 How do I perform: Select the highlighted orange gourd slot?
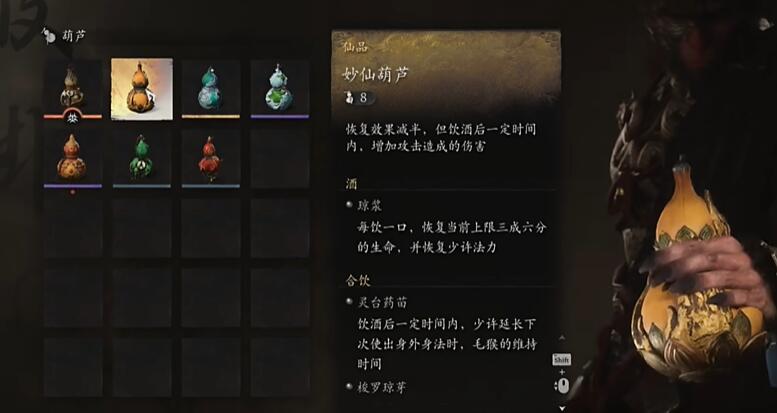[x=141, y=88]
